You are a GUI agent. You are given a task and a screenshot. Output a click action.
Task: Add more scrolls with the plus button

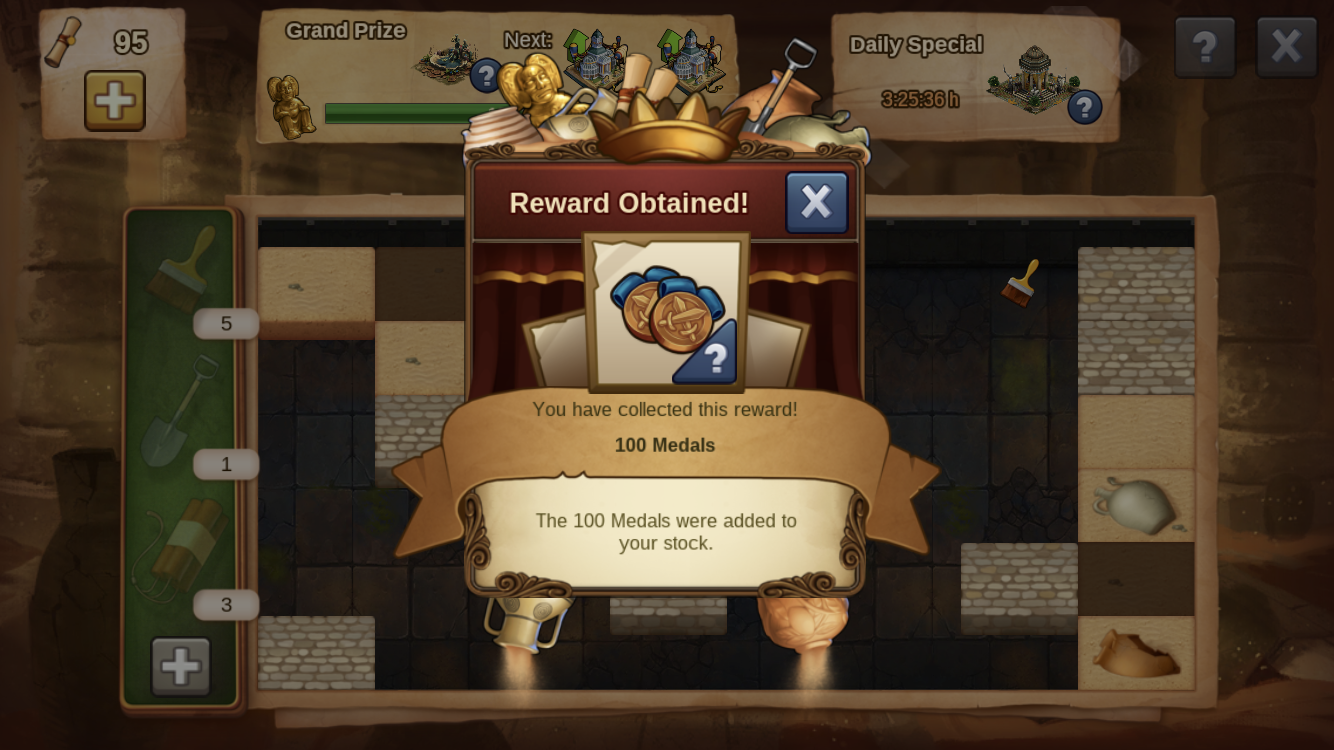[x=114, y=100]
